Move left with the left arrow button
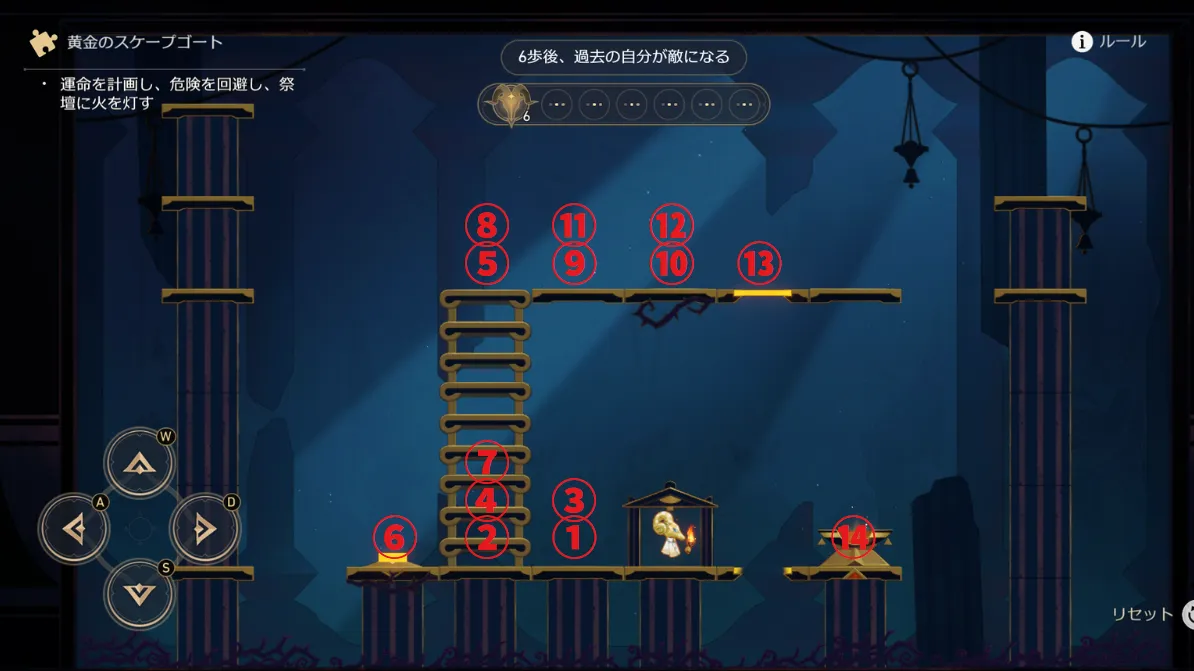This screenshot has width=1194, height=671. pyautogui.click(x=74, y=528)
